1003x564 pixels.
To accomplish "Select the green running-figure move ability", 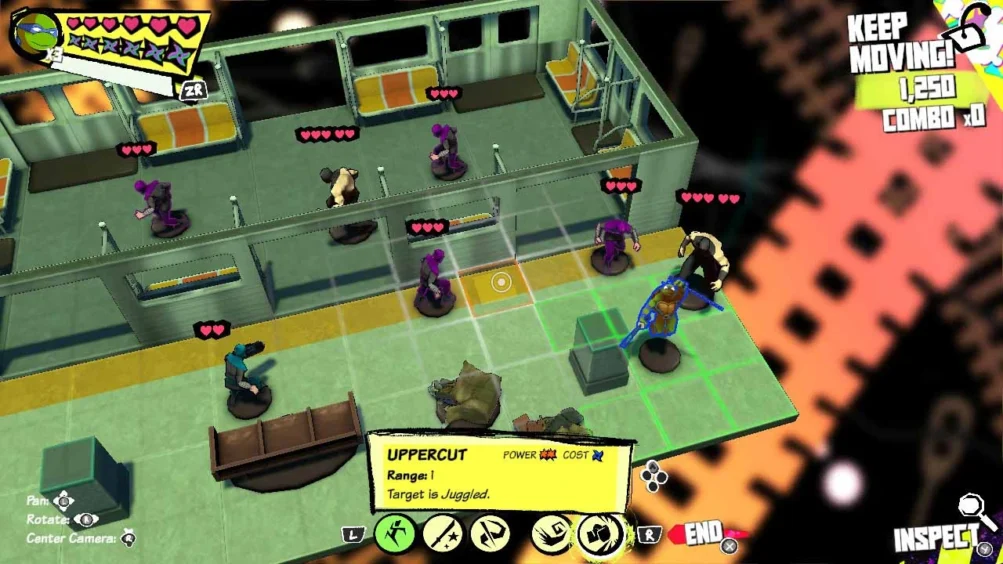I will 394,533.
